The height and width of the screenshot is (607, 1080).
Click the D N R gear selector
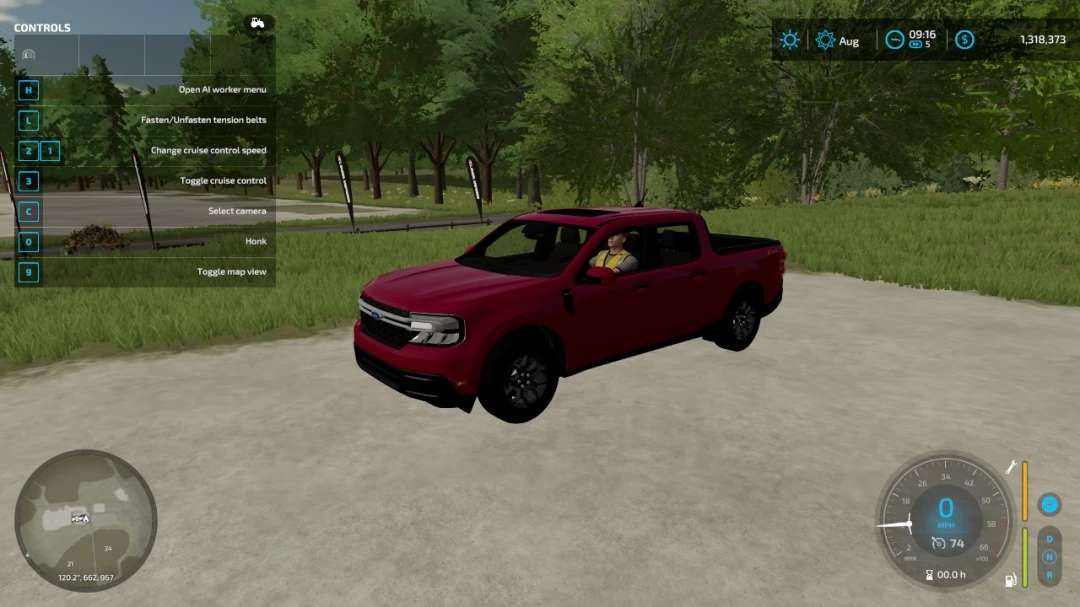click(1049, 556)
